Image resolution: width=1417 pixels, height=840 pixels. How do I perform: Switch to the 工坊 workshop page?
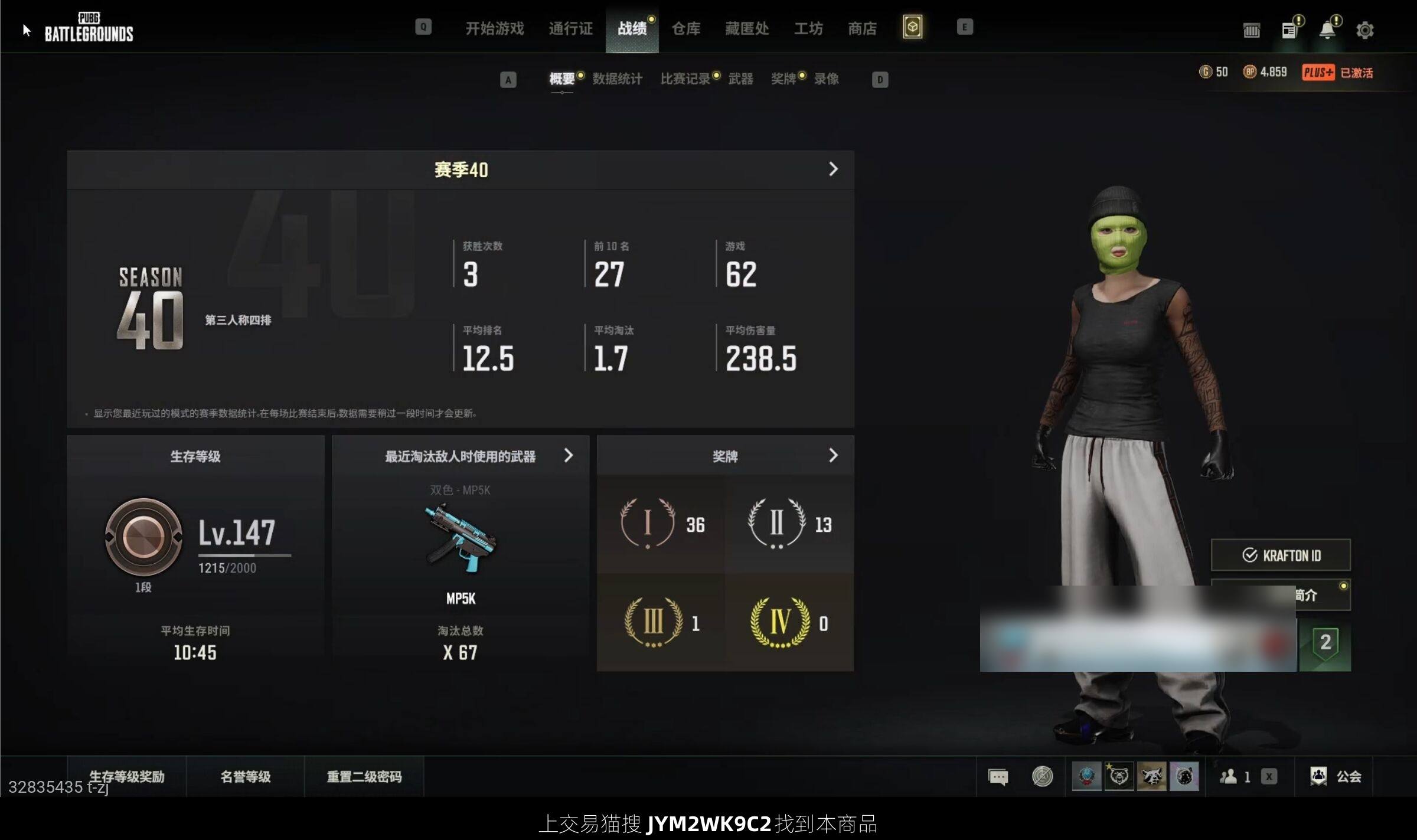click(x=808, y=28)
